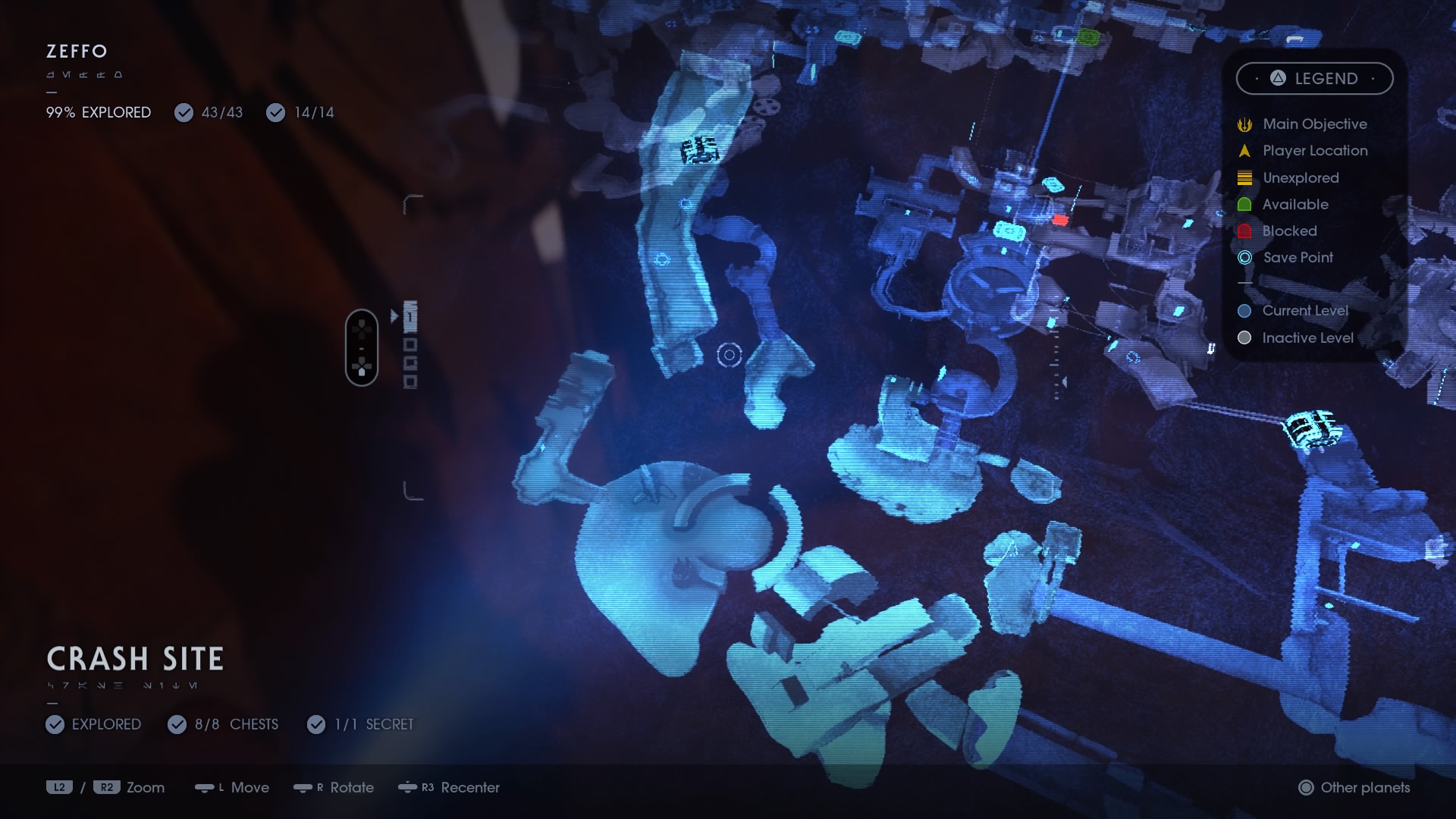Viewport: 1456px width, 819px height.
Task: Click the green Available door icon
Action: (1244, 205)
